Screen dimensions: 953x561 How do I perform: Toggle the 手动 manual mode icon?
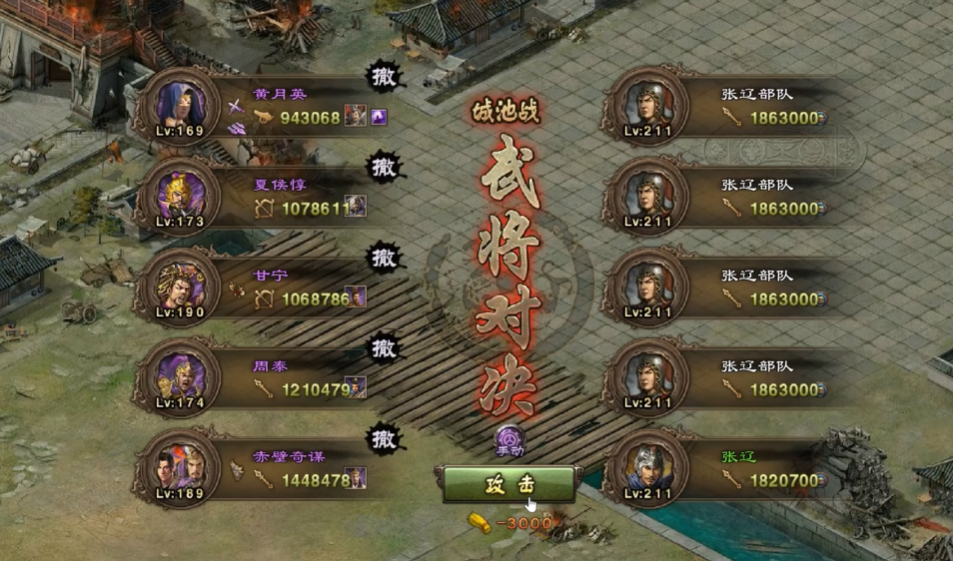pyautogui.click(x=510, y=441)
